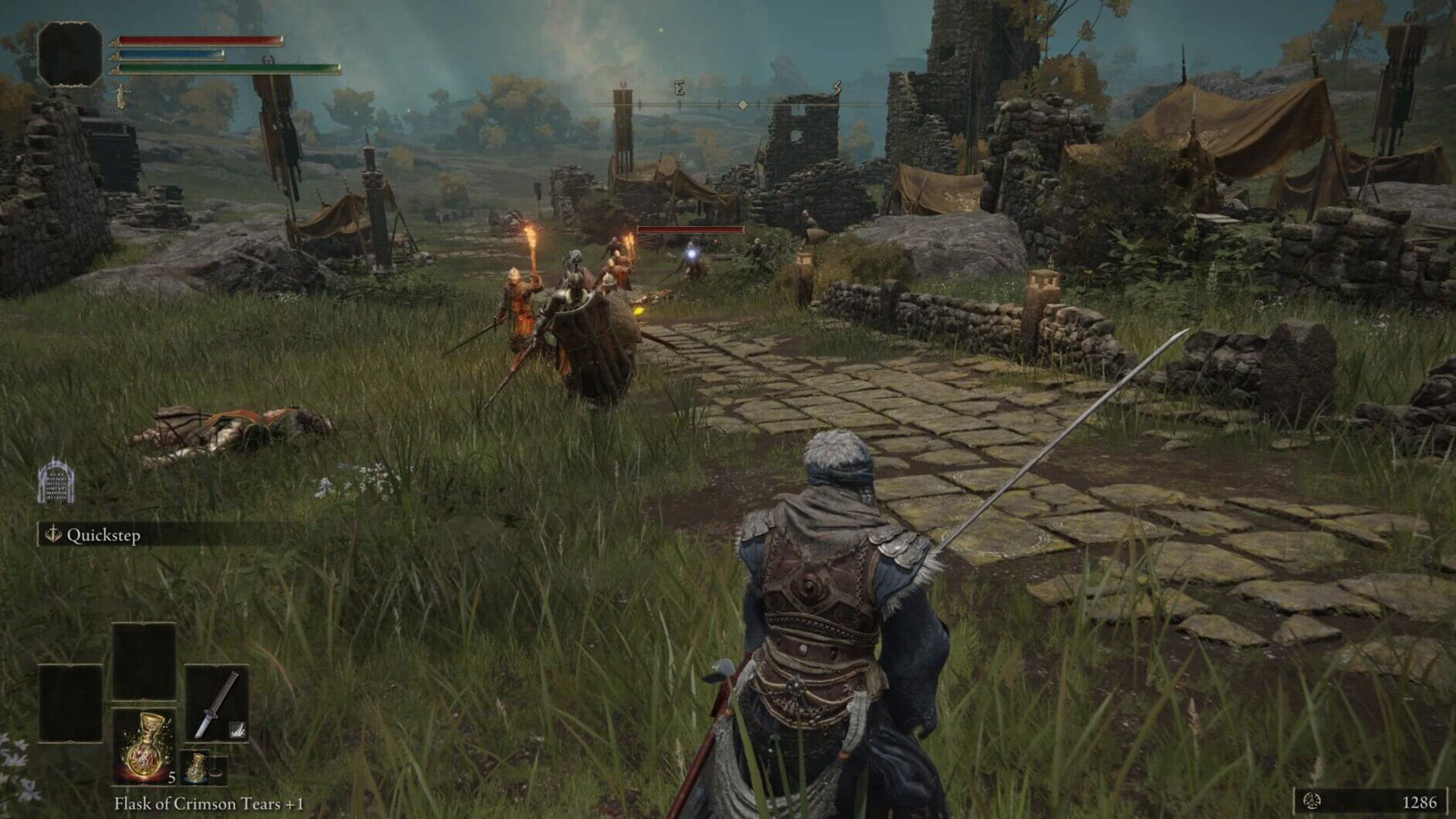Open the octagonal character portrait frame
1456x819 pixels.
(70, 53)
